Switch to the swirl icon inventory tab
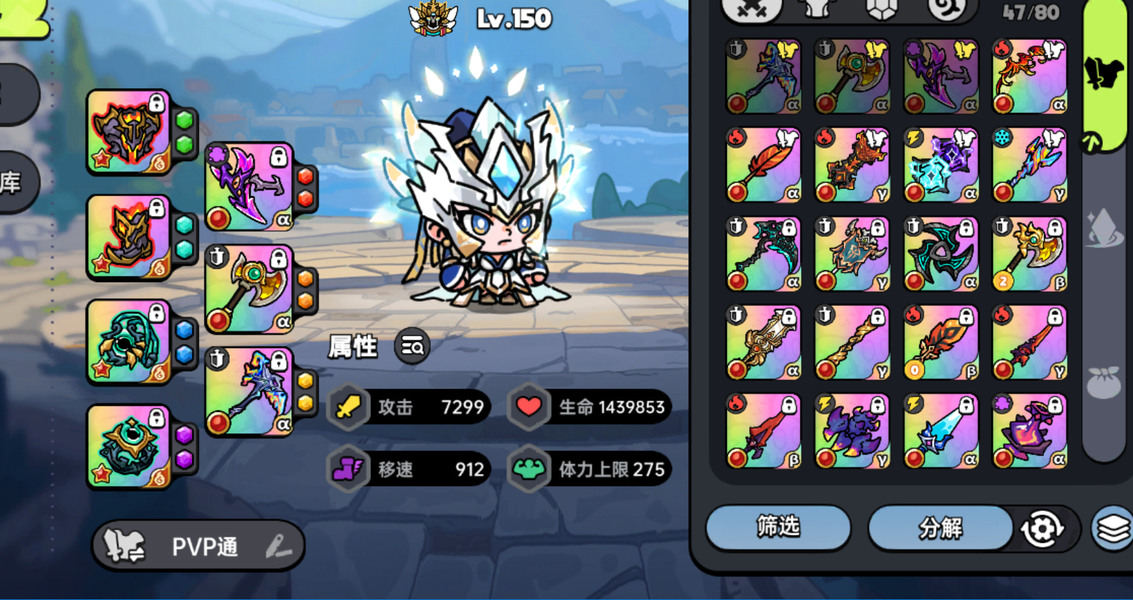Image resolution: width=1133 pixels, height=600 pixels. point(941,8)
